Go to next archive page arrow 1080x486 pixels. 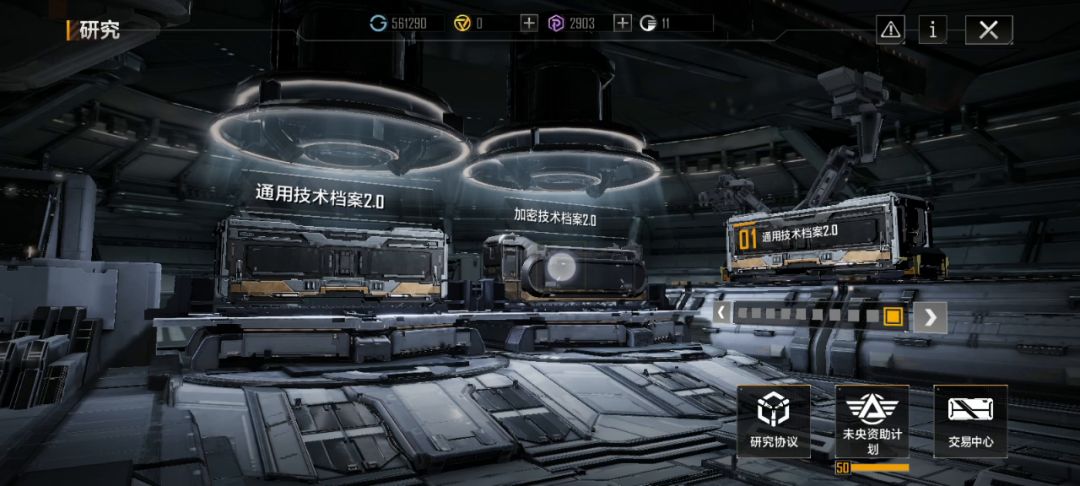(930, 317)
